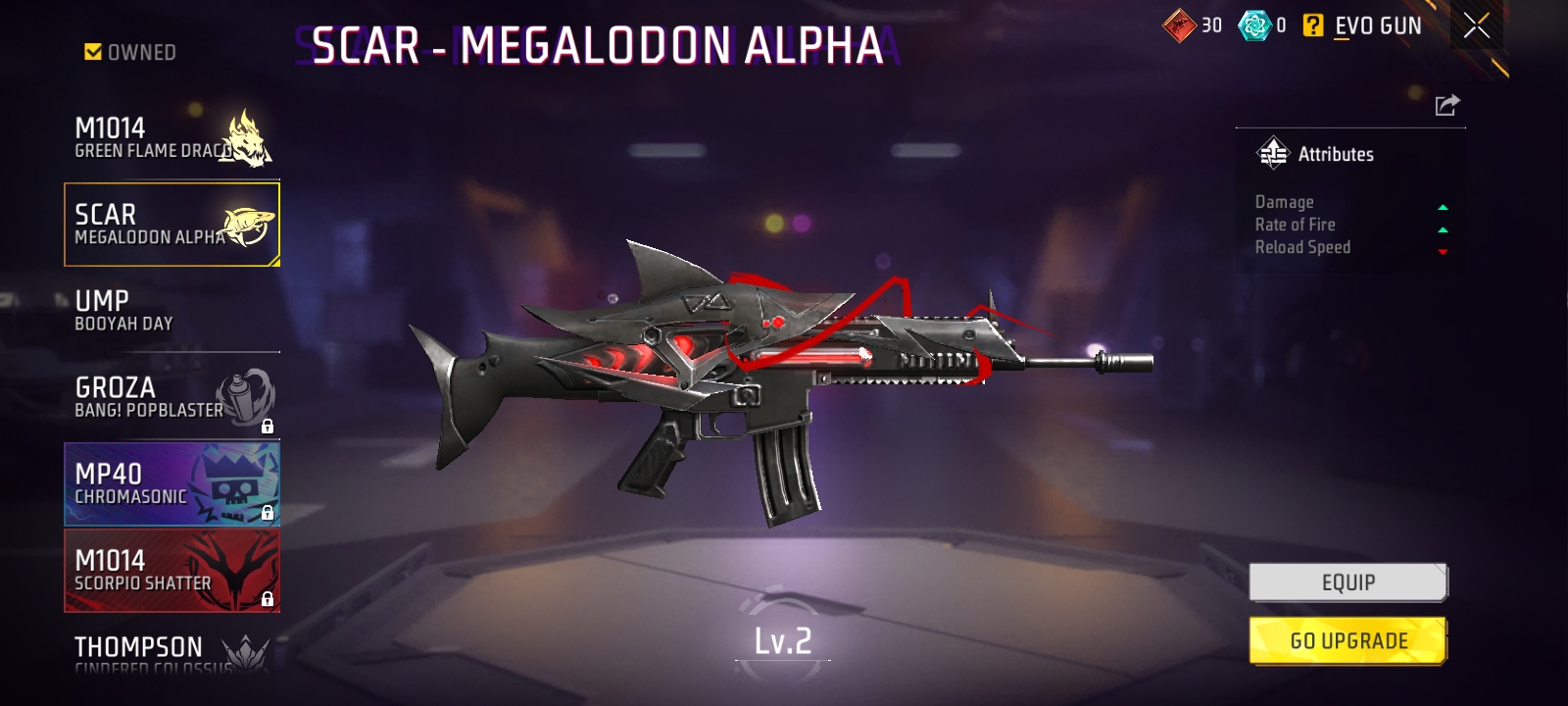Open MP40 Chromasonic skin

click(x=171, y=483)
